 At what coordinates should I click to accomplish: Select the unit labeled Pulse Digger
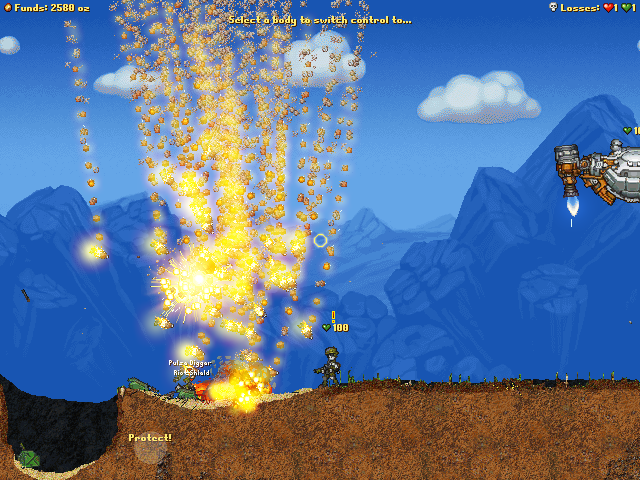pos(187,388)
